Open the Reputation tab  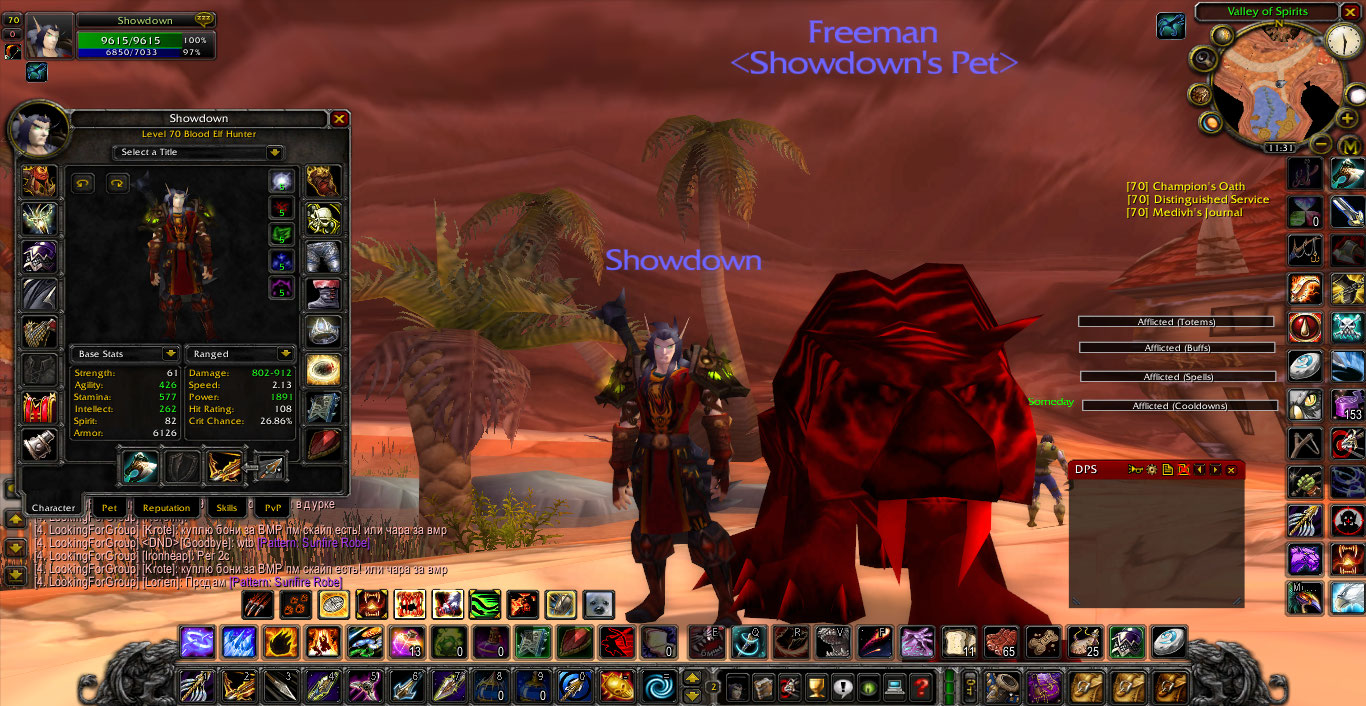point(166,508)
